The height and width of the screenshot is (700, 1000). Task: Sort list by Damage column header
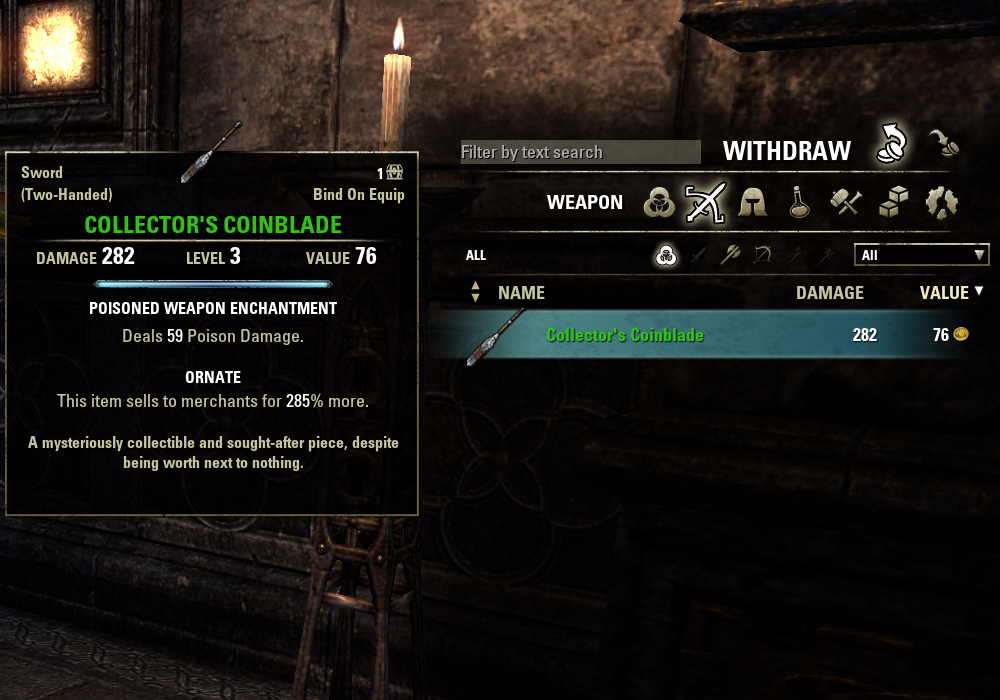tap(829, 293)
